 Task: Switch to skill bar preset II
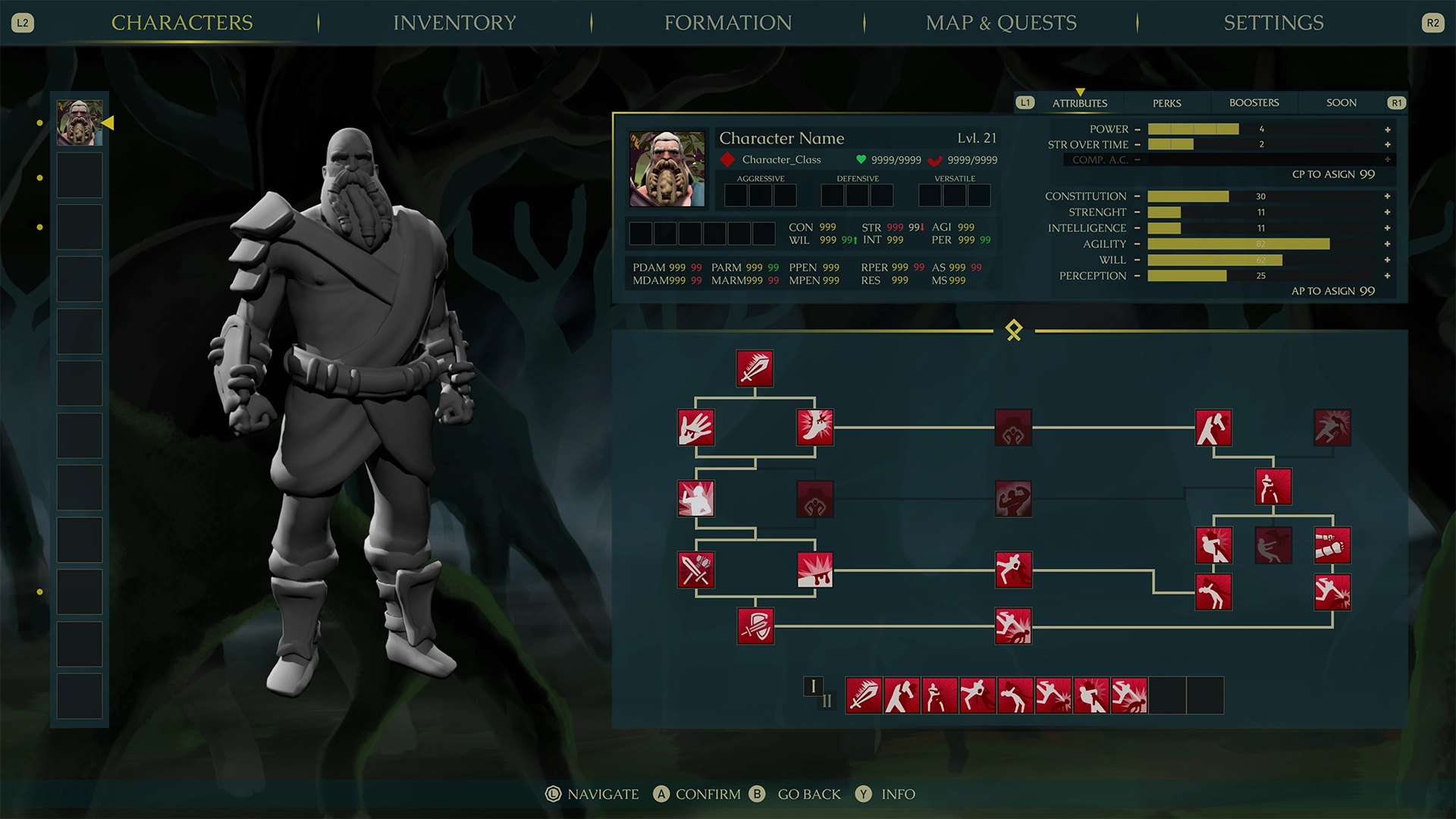click(827, 701)
